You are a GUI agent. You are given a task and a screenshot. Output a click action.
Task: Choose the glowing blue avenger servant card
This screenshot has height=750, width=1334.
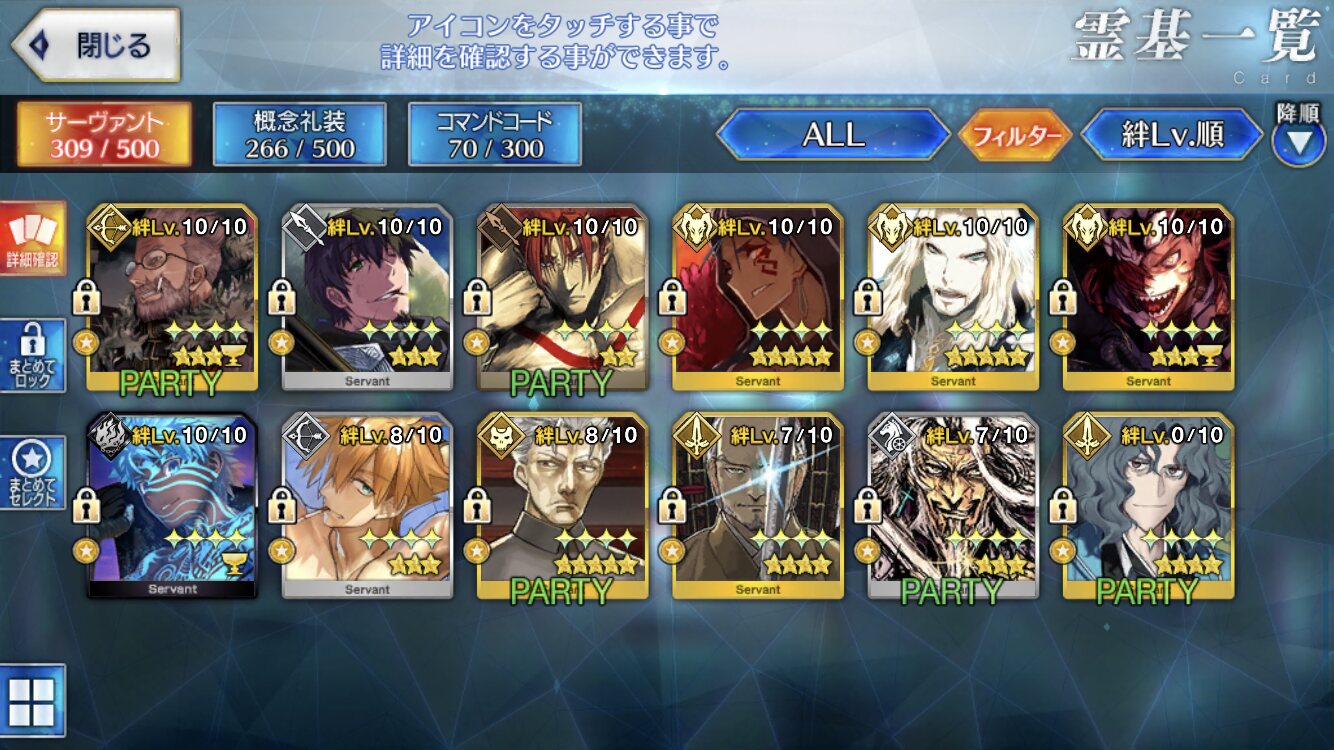(171, 506)
